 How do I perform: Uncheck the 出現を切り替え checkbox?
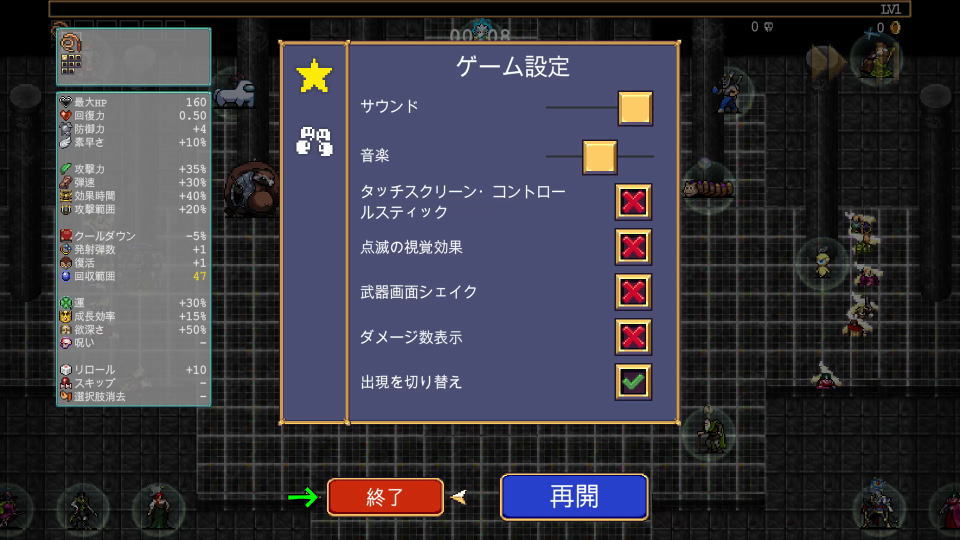(x=633, y=382)
